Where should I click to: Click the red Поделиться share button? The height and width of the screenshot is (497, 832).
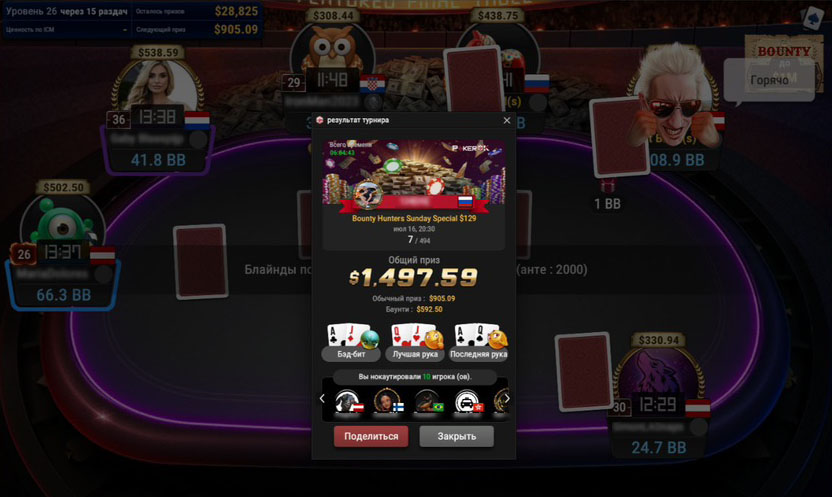[371, 436]
